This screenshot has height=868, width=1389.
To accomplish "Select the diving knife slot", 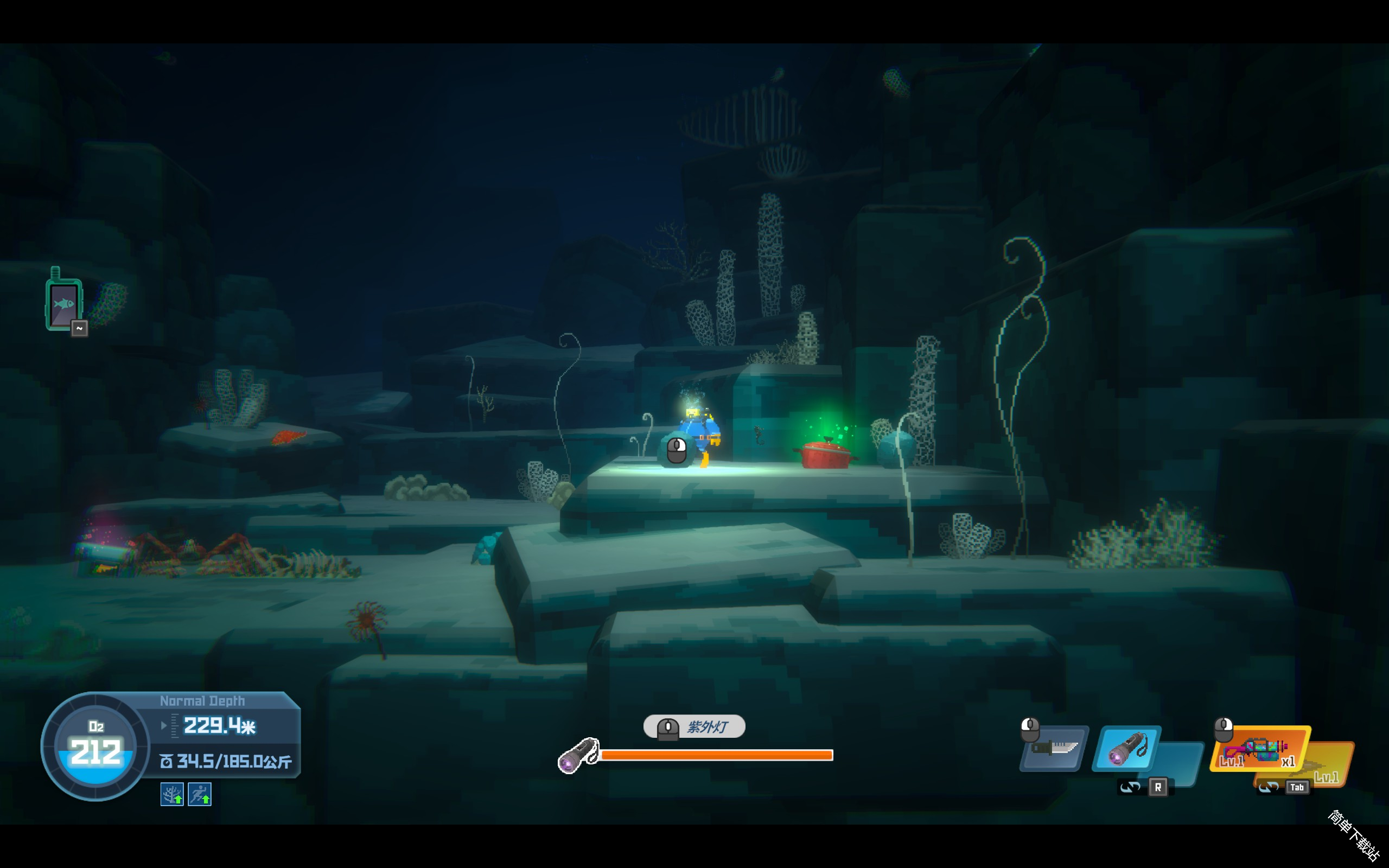I will click(1054, 748).
